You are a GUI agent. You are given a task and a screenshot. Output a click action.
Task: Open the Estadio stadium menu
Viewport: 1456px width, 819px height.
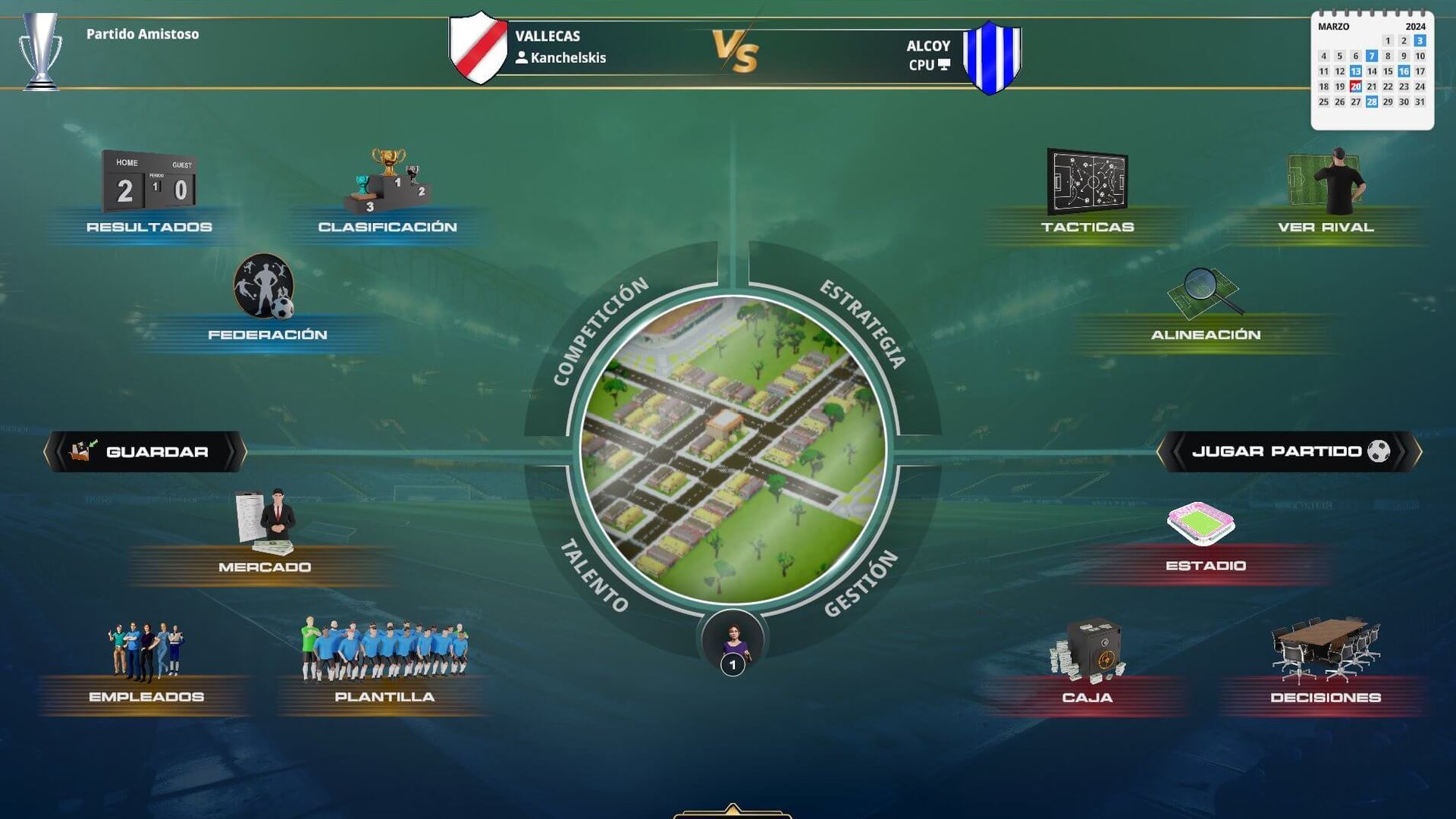click(1205, 533)
